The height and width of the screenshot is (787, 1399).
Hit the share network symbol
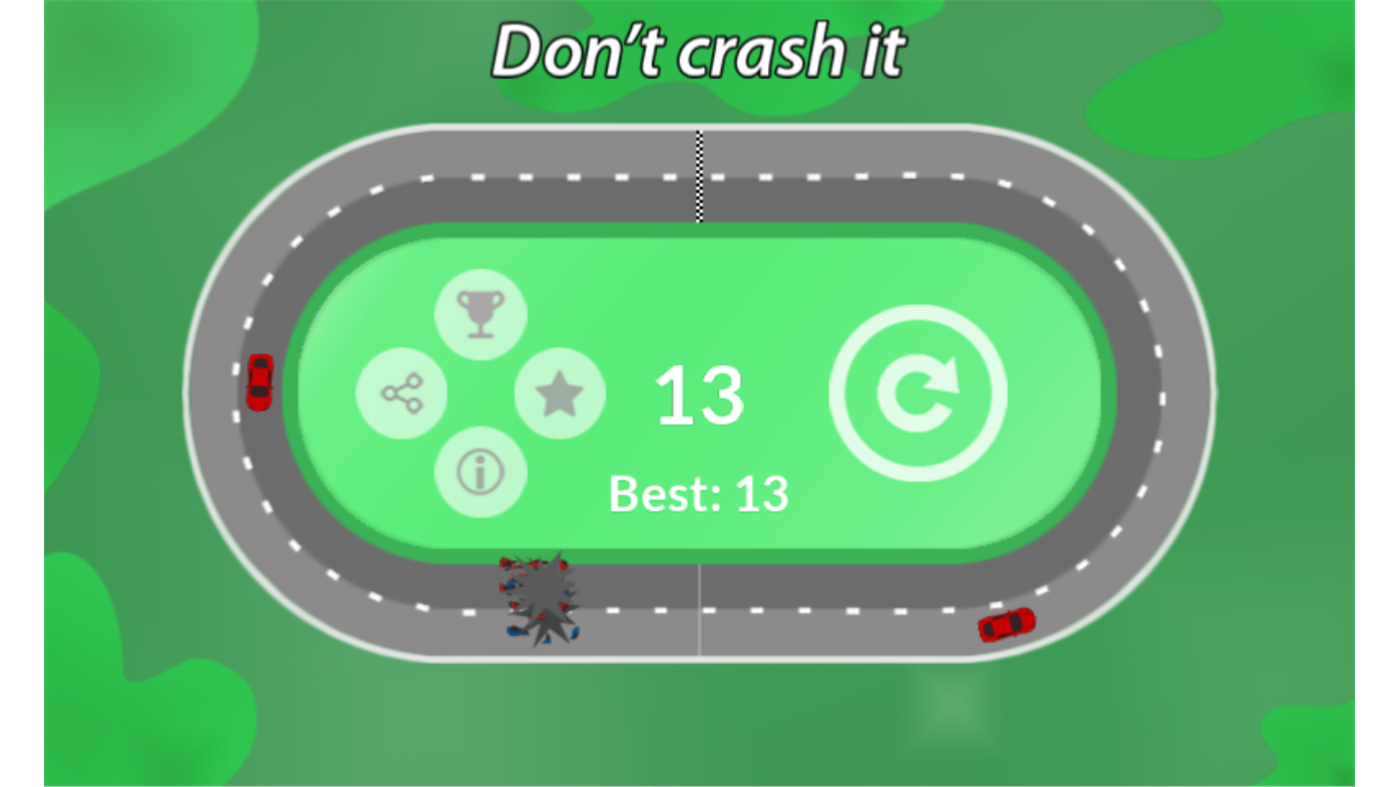point(401,393)
